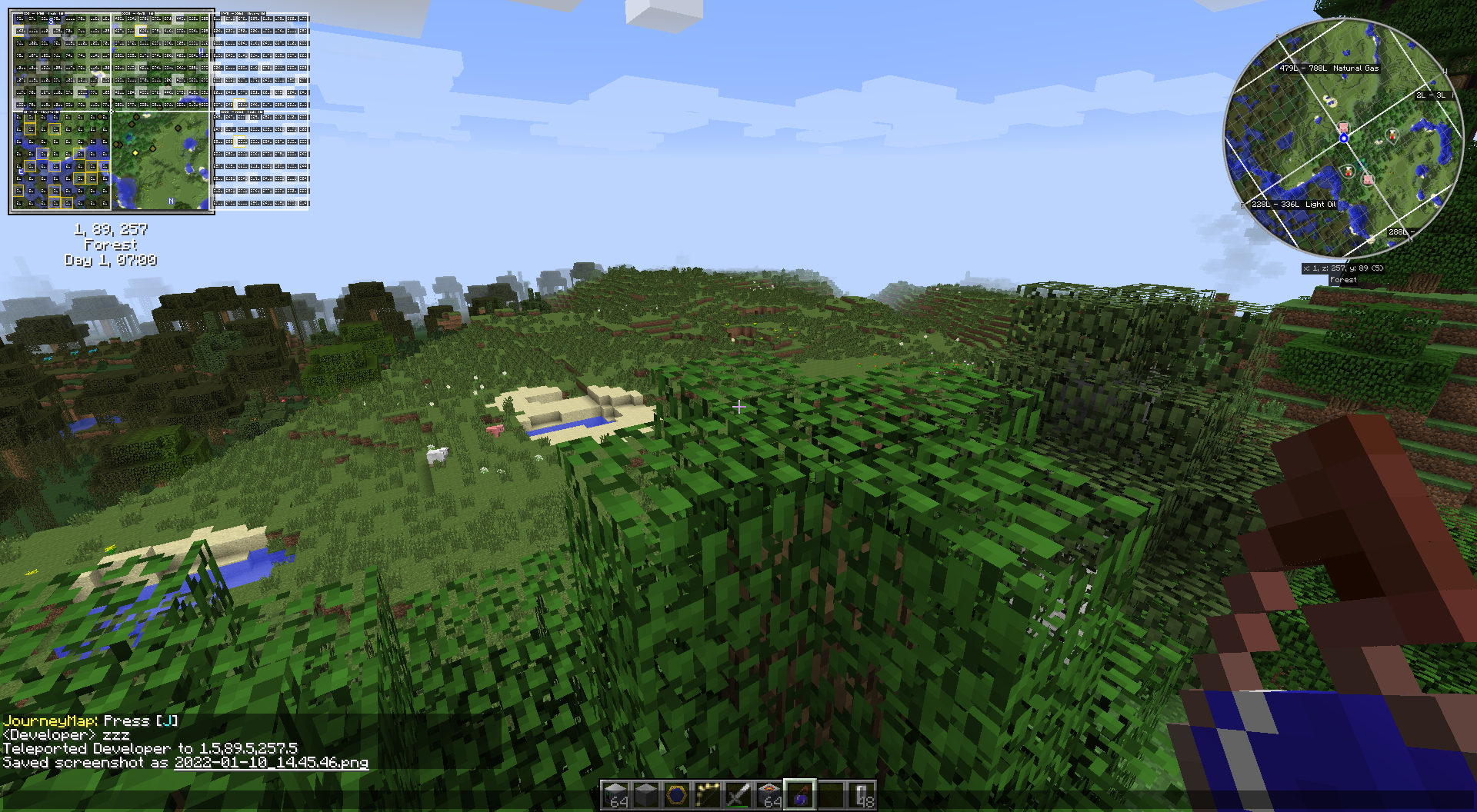Click the Forest biome label under the minimap
The height and width of the screenshot is (812, 1477).
pos(1343,280)
